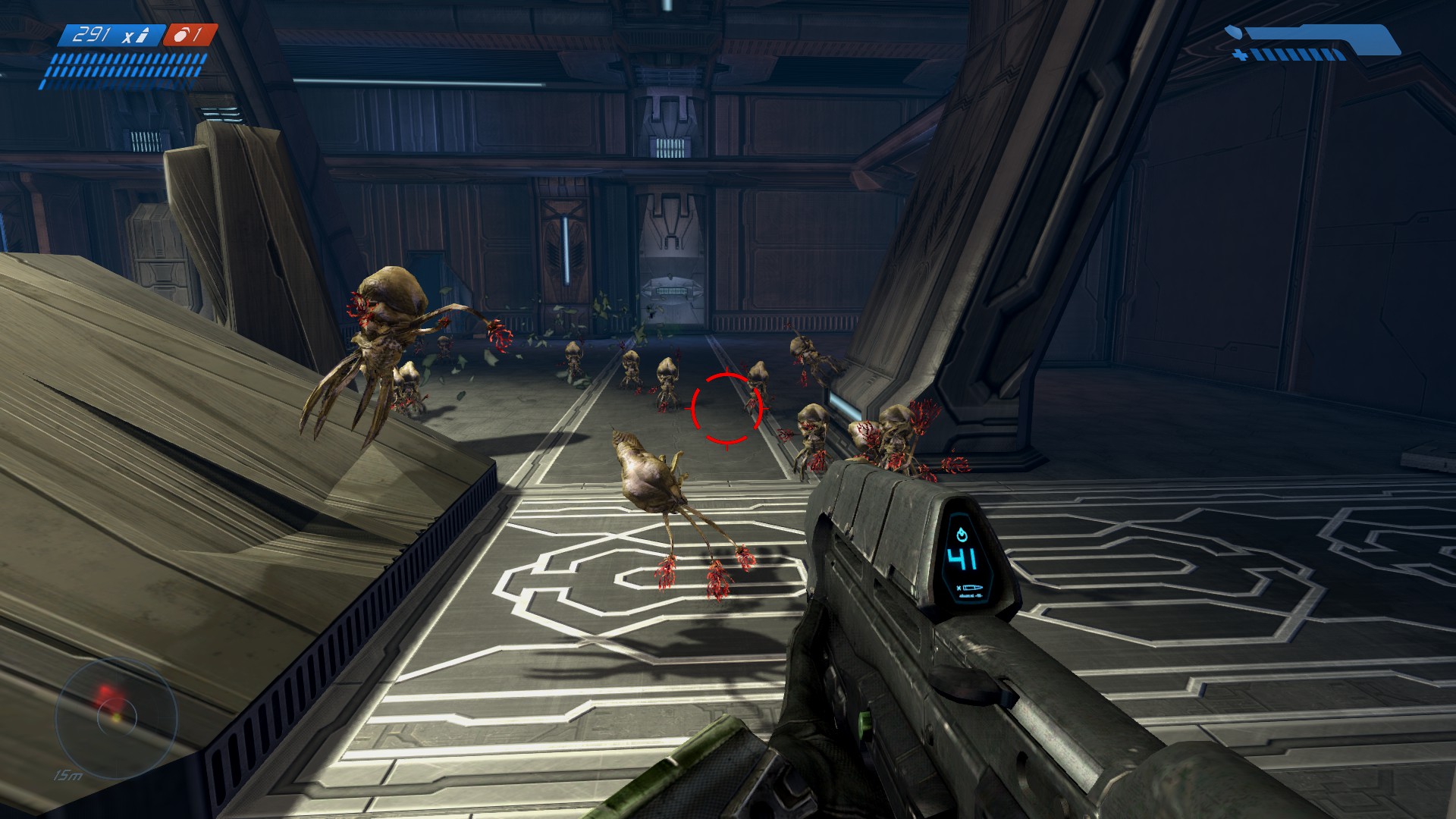This screenshot has height=819, width=1456.
Task: Select the frag grenade indicator
Action: [190, 35]
